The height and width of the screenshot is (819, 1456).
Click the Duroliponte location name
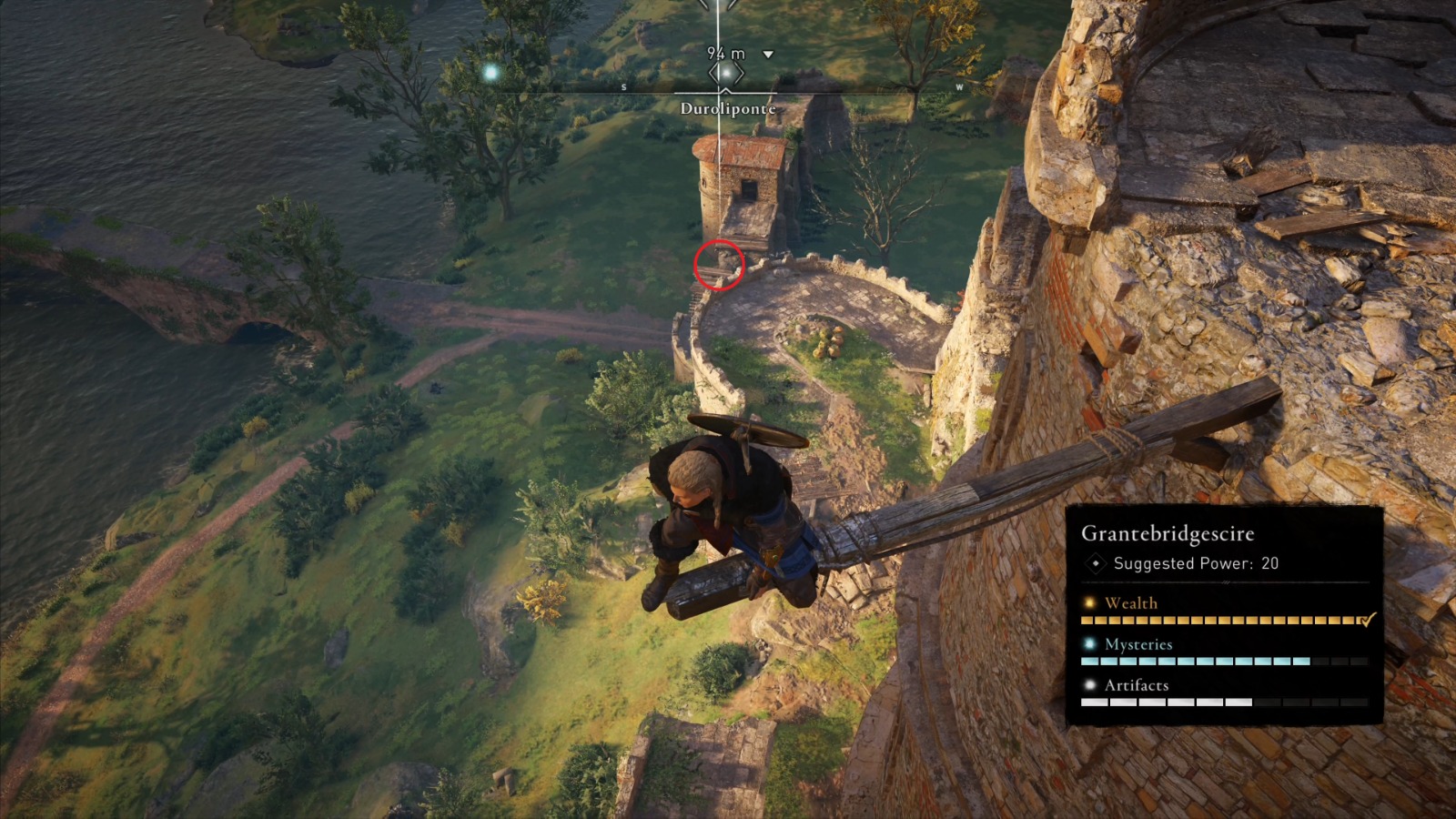point(727,107)
